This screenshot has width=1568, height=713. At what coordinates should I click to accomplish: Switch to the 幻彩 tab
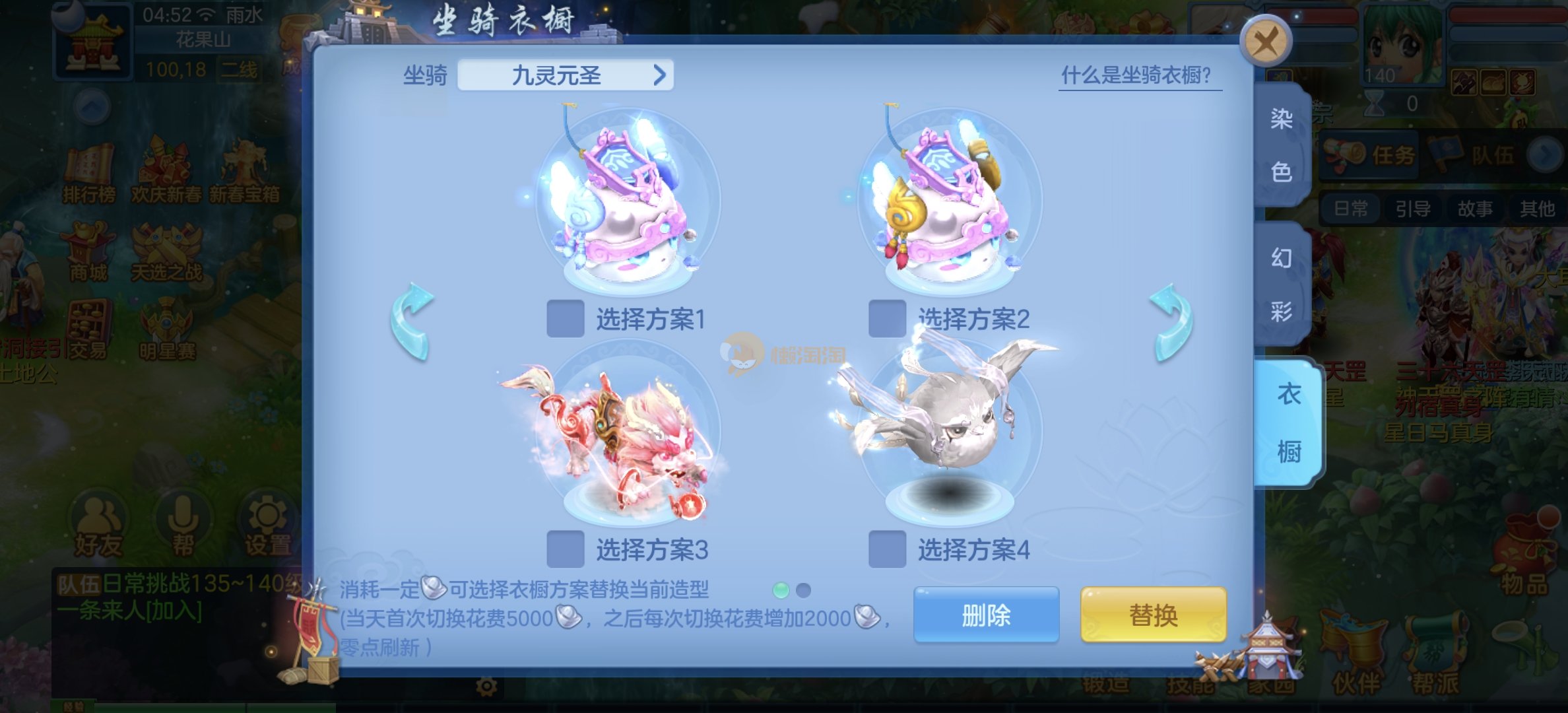1282,284
